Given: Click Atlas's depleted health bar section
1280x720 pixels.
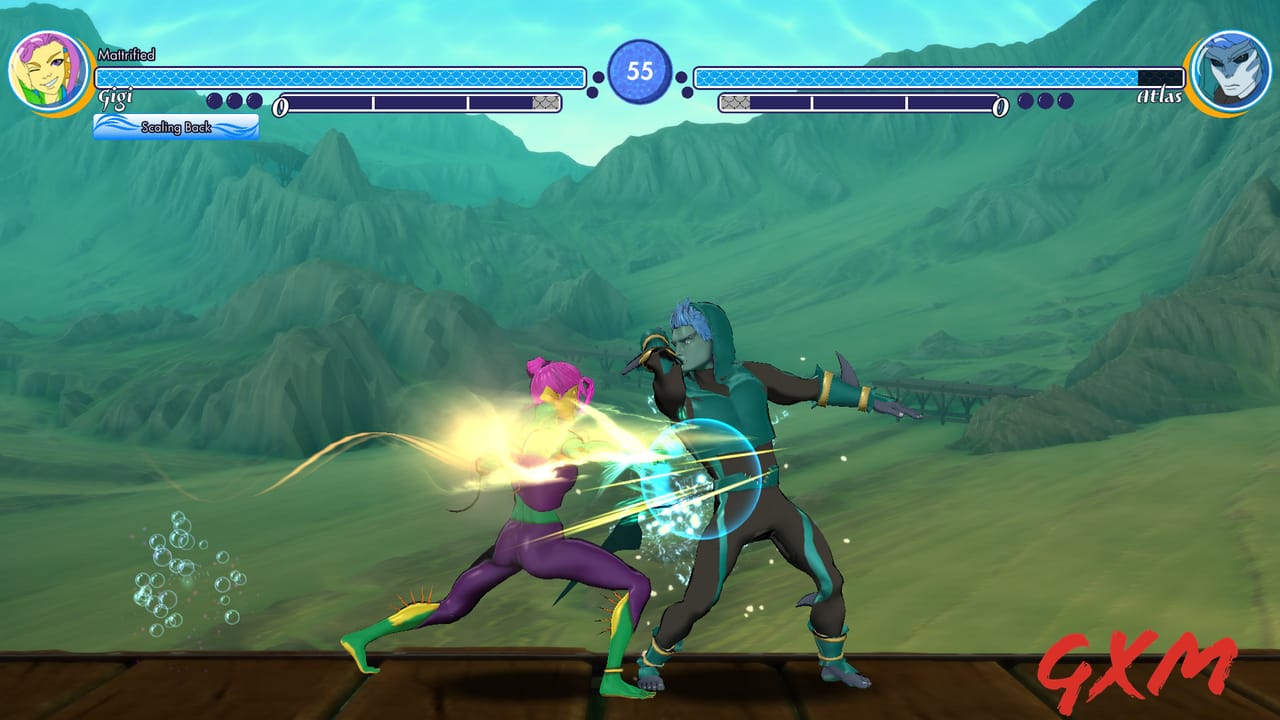Looking at the screenshot, I should click(x=1160, y=76).
